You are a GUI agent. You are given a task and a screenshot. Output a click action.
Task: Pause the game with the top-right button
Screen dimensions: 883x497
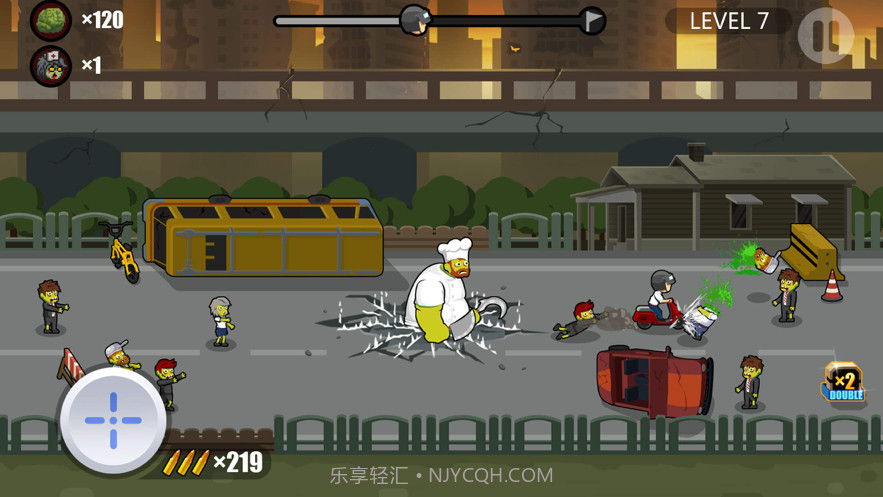tap(826, 35)
